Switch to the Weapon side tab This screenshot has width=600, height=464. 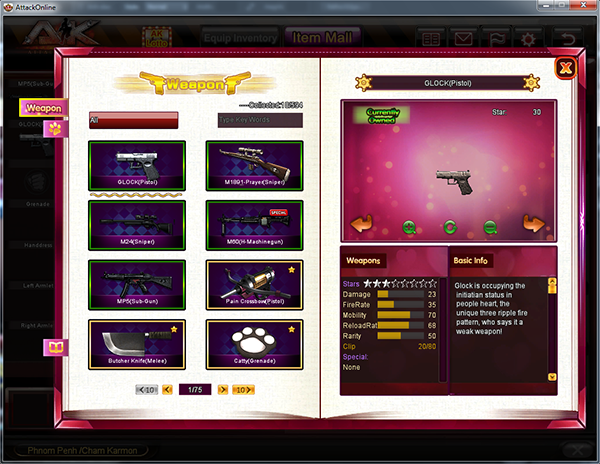coord(43,107)
